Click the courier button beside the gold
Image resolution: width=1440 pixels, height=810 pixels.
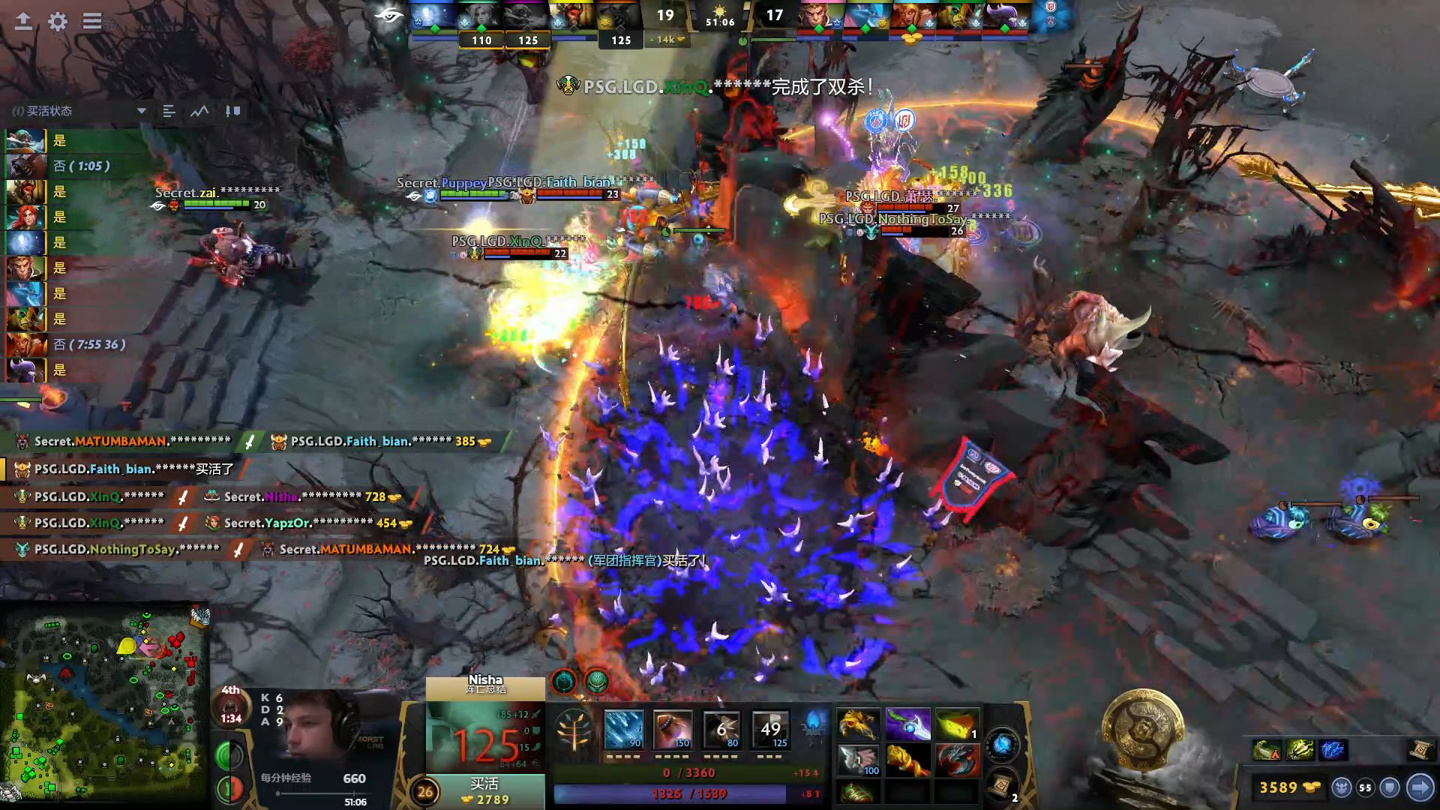pyautogui.click(x=1342, y=788)
